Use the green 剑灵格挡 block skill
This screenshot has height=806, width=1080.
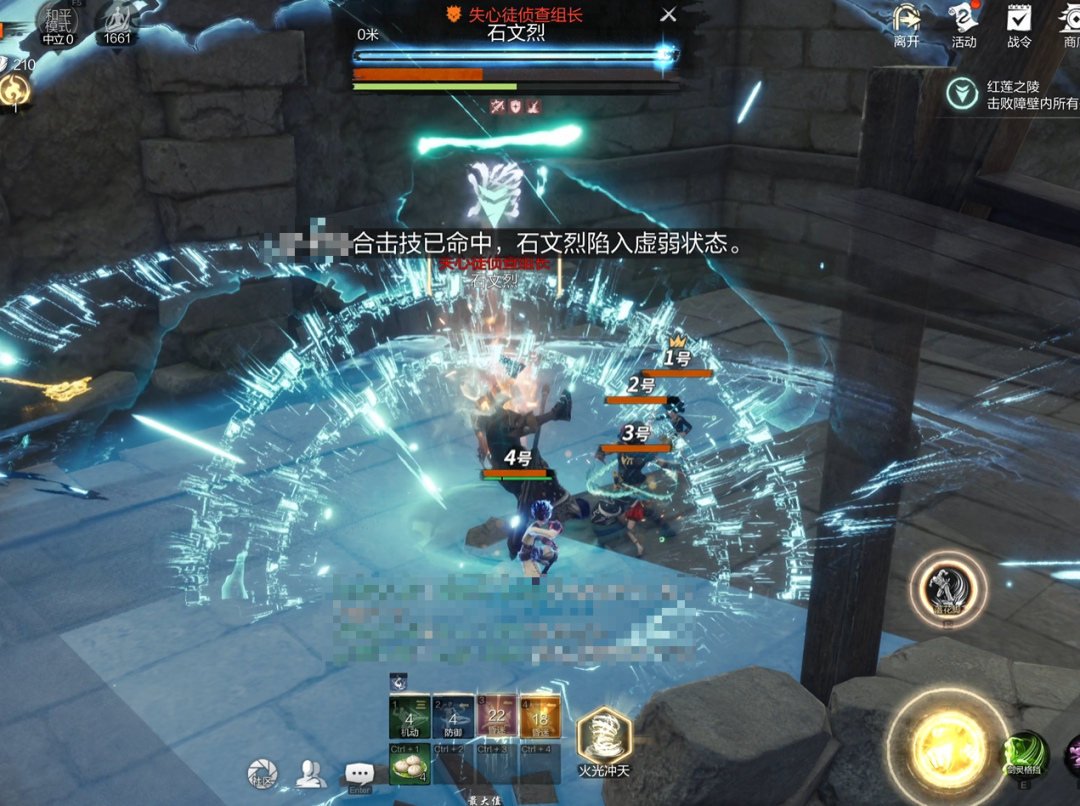point(1025,755)
